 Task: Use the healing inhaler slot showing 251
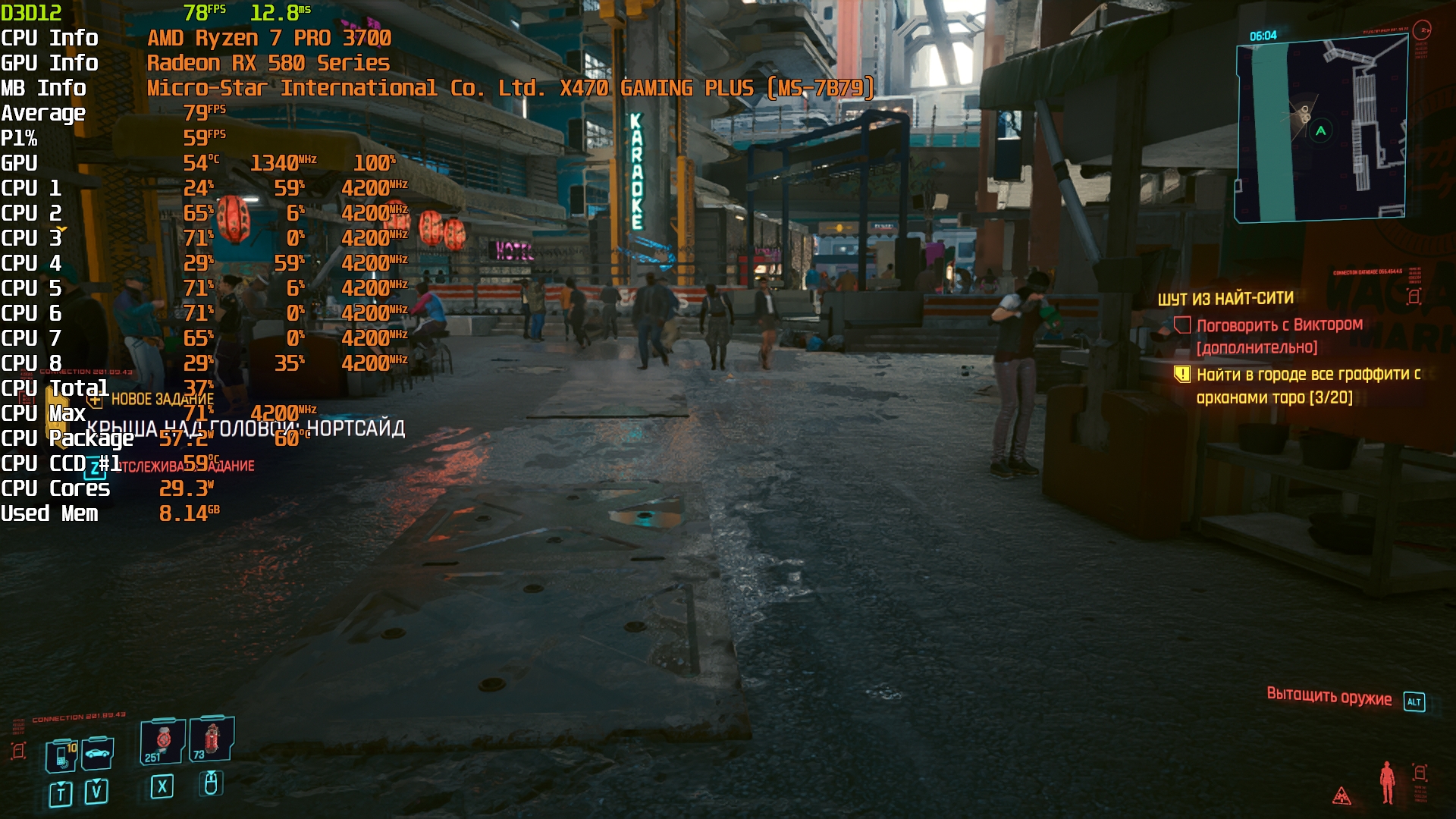point(162,741)
